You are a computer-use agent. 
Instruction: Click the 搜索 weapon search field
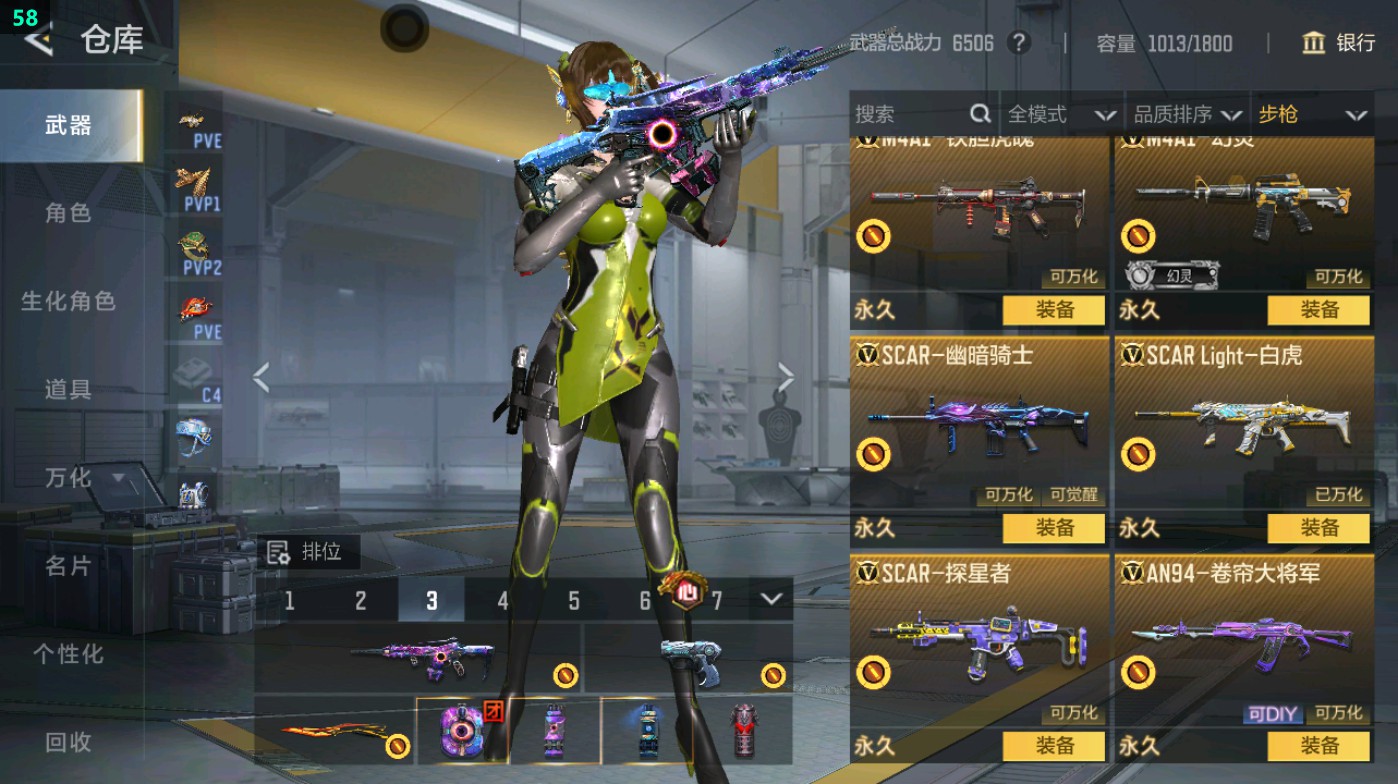tap(910, 115)
